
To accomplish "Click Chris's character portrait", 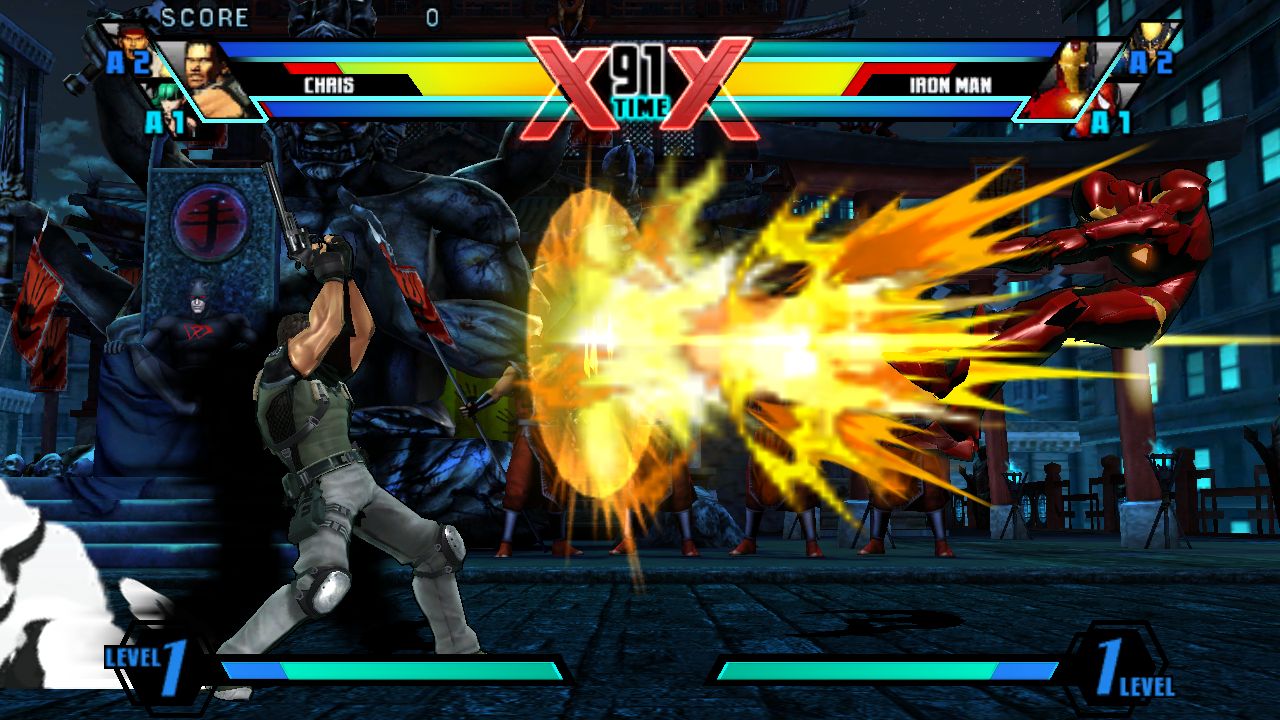I will (x=211, y=78).
